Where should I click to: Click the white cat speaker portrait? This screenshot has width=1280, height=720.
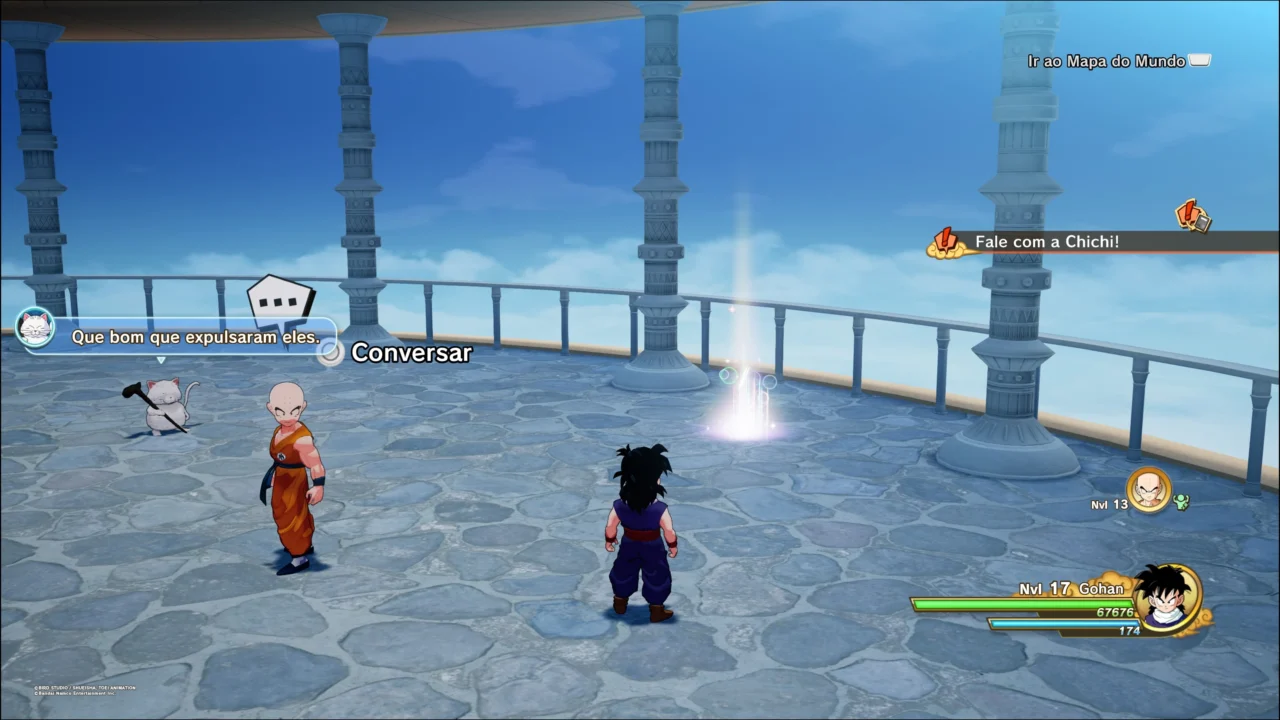tap(36, 327)
